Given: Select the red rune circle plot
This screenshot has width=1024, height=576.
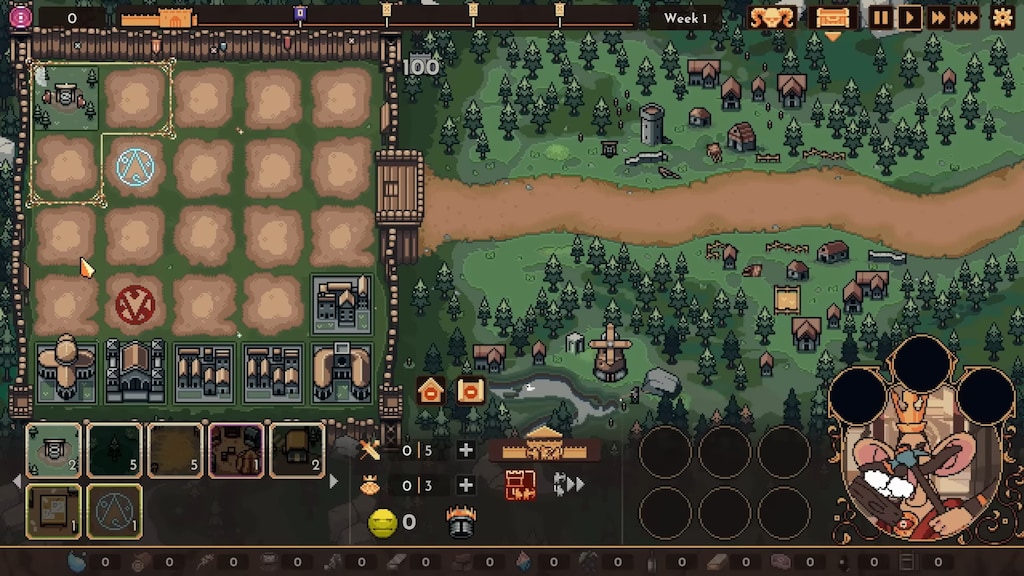Looking at the screenshot, I should [x=134, y=303].
